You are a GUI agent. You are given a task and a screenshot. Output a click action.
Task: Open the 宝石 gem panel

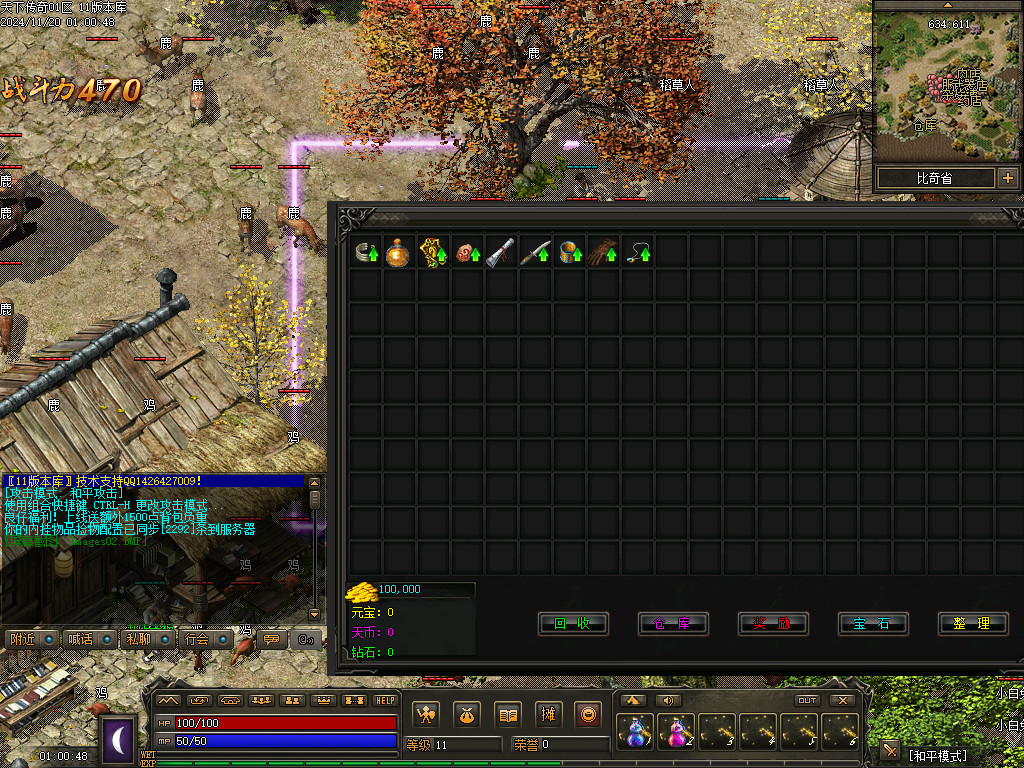(x=873, y=623)
